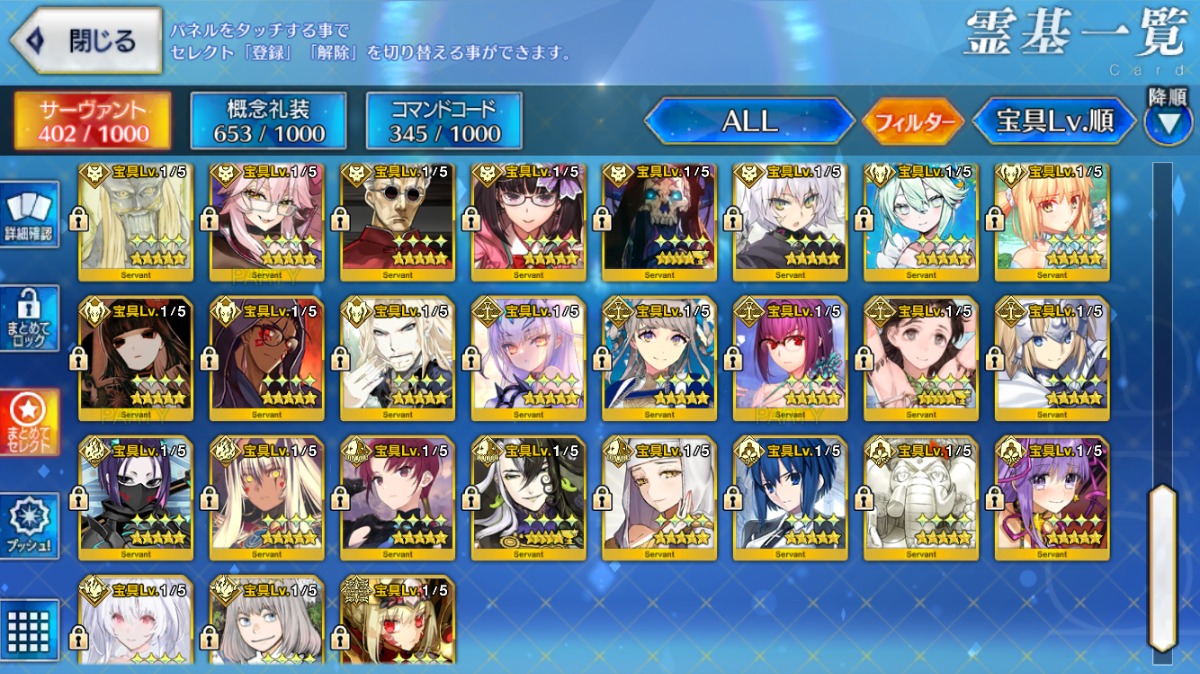The width and height of the screenshot is (1200, 674).
Task: Switch to the サーヴァント tab
Action: click(92, 121)
